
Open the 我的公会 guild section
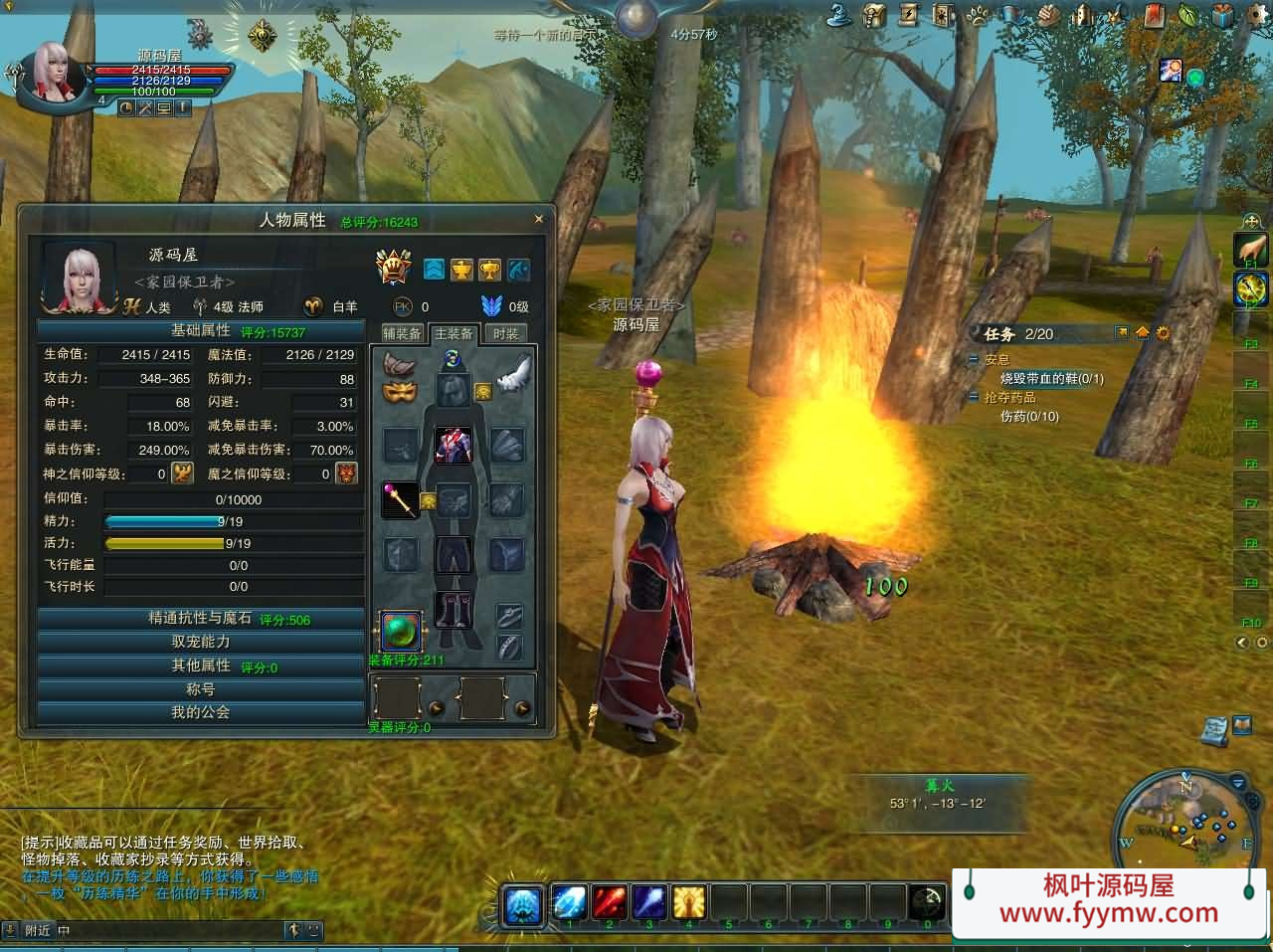coord(201,712)
